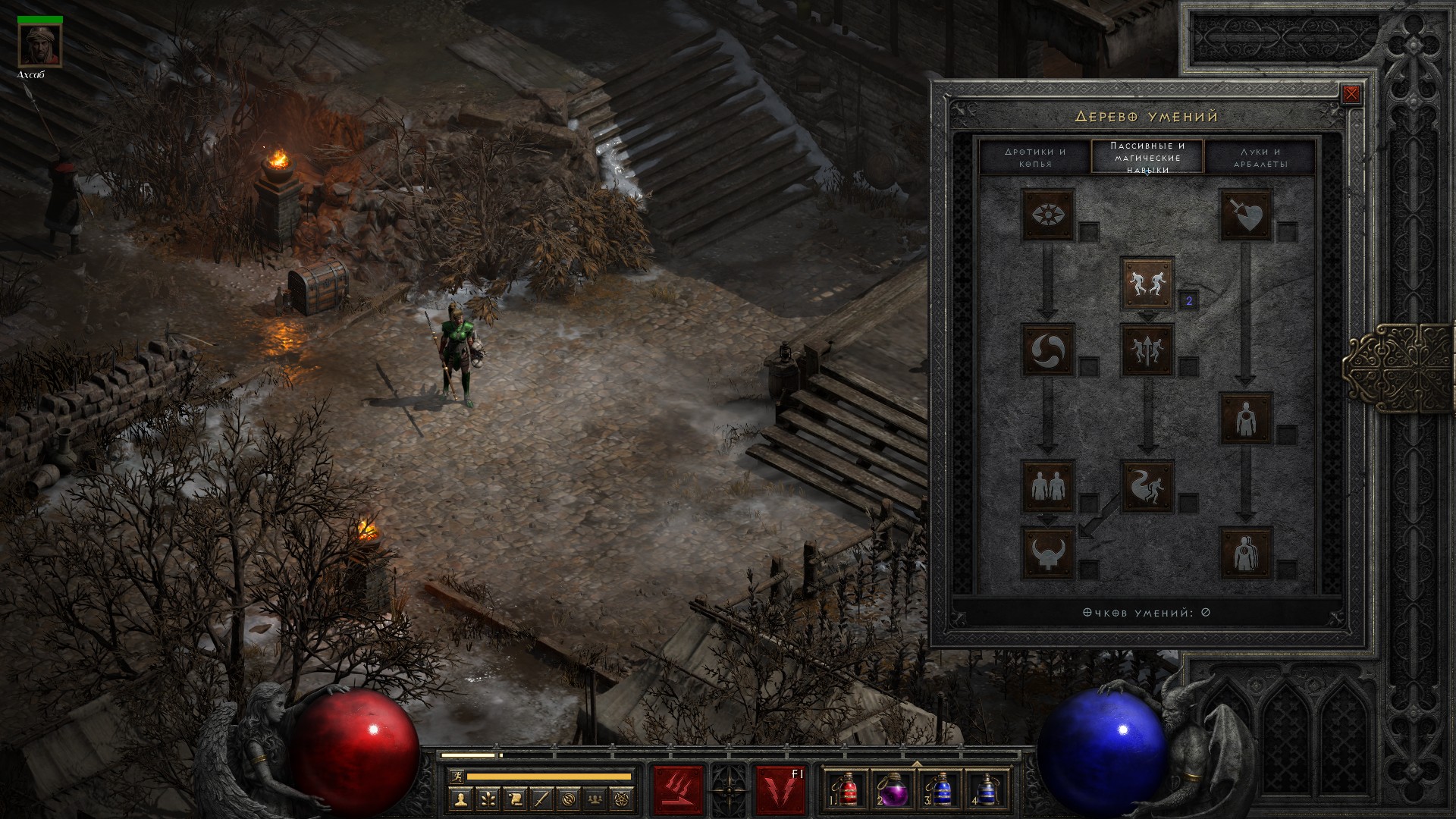
Task: Use the red healing potion in belt
Action: 846,789
